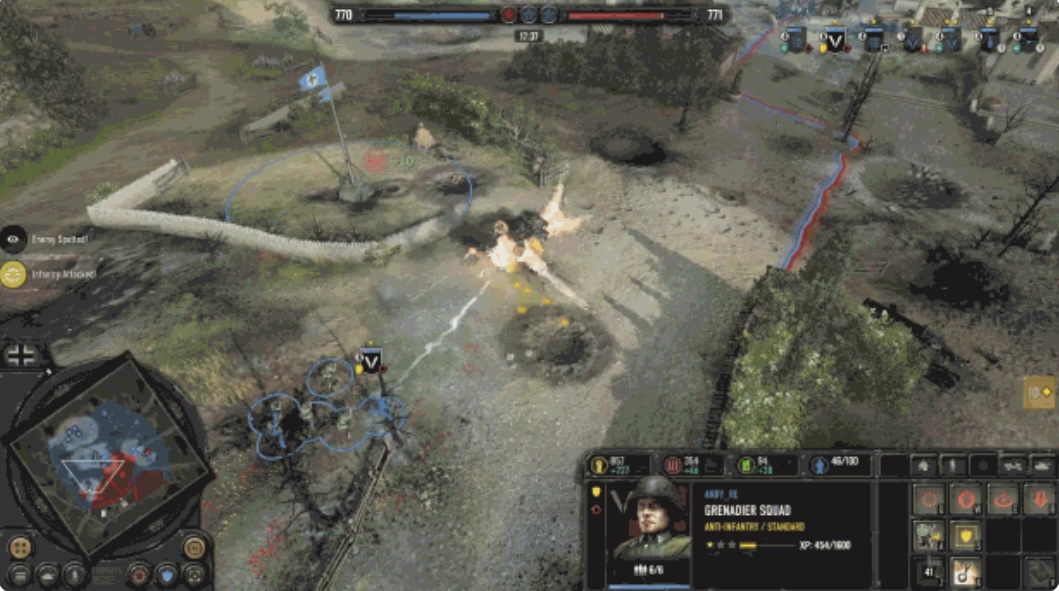The height and width of the screenshot is (591, 1059).
Task: Select the Grenadier Squad portrait
Action: point(651,518)
